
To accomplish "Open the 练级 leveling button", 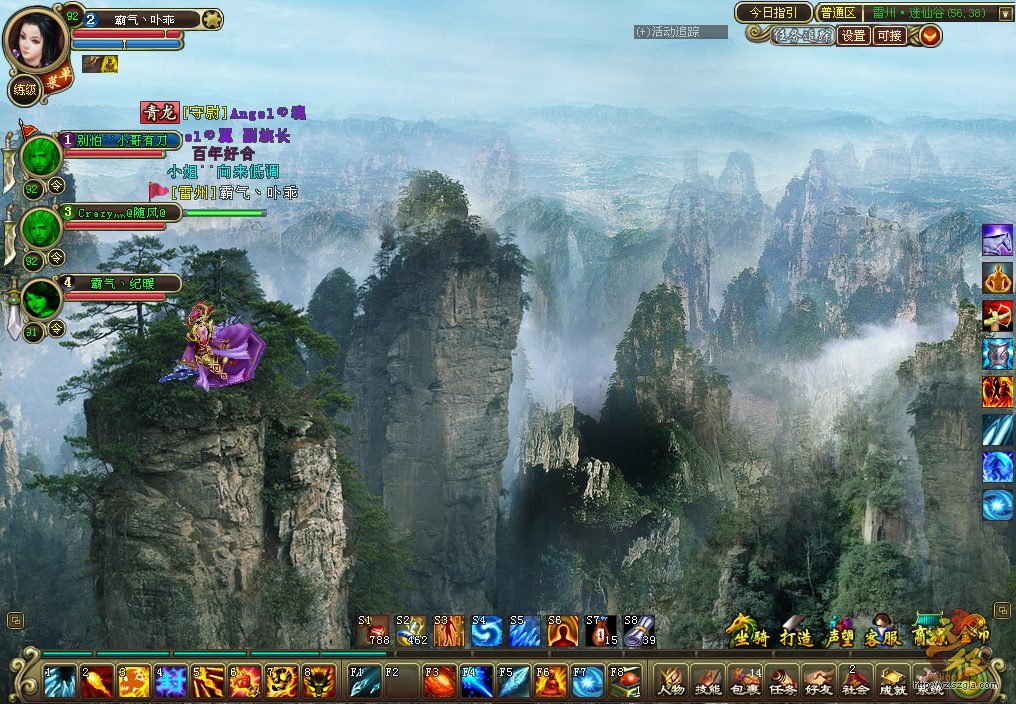I will pos(24,91).
